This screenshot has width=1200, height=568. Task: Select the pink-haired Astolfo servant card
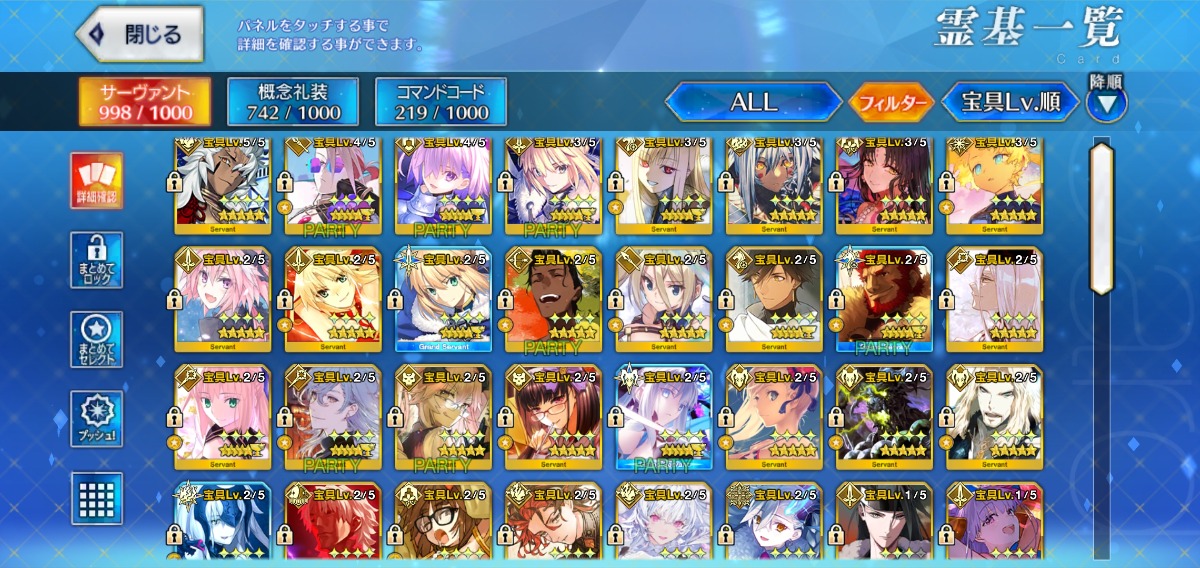pyautogui.click(x=222, y=298)
